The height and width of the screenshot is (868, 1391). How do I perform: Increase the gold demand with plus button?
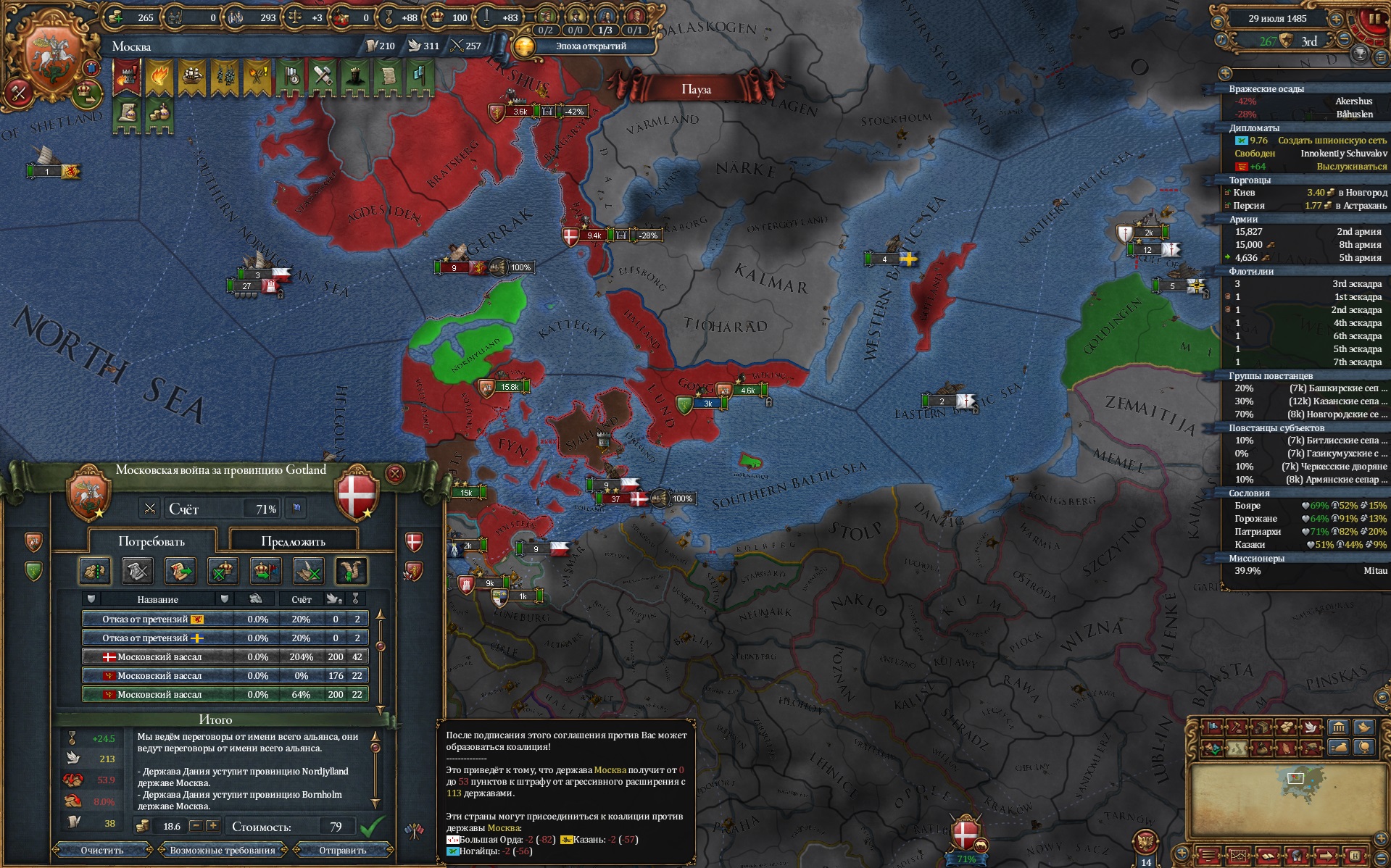[x=212, y=826]
